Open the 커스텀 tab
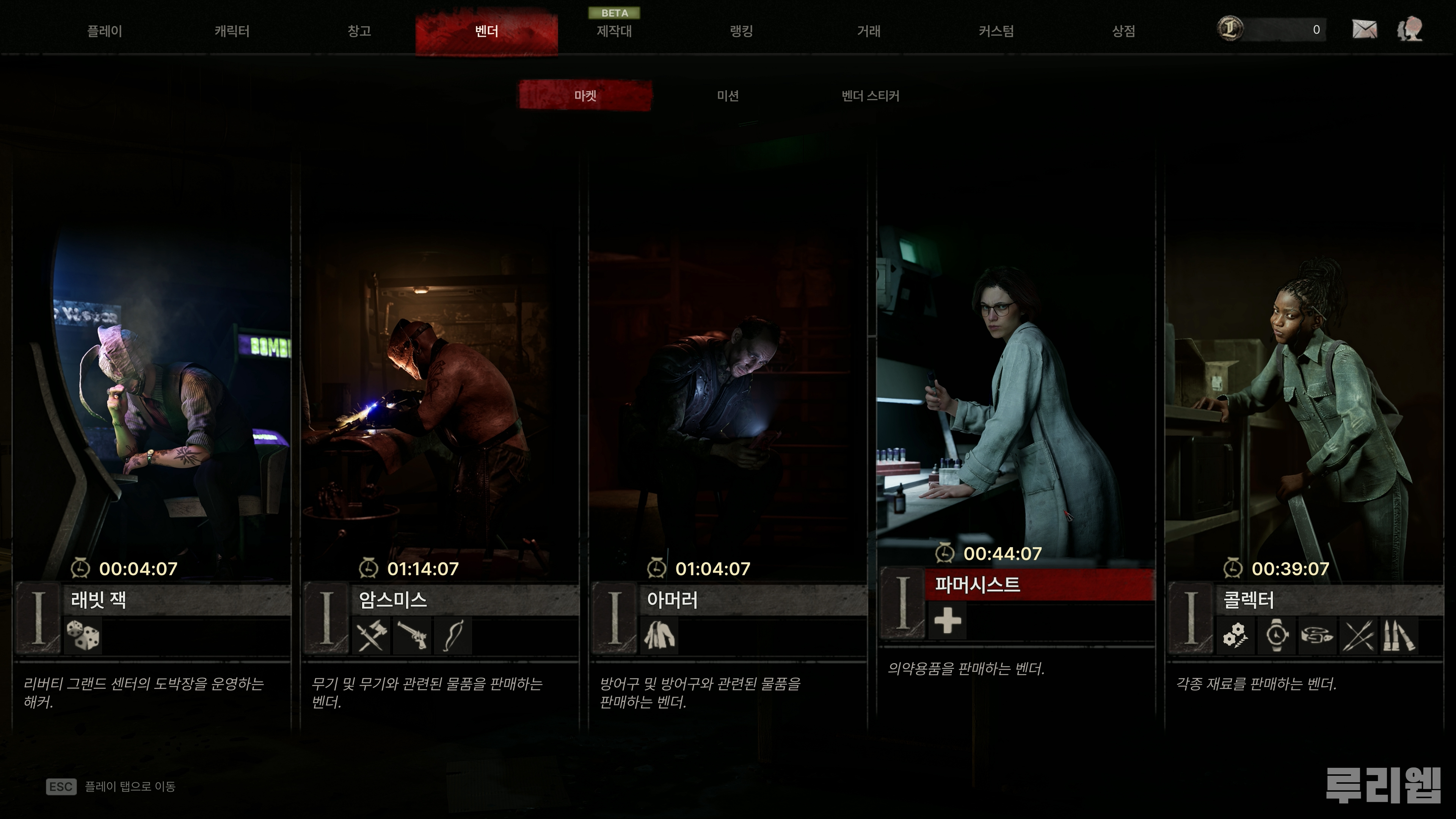 tap(996, 31)
